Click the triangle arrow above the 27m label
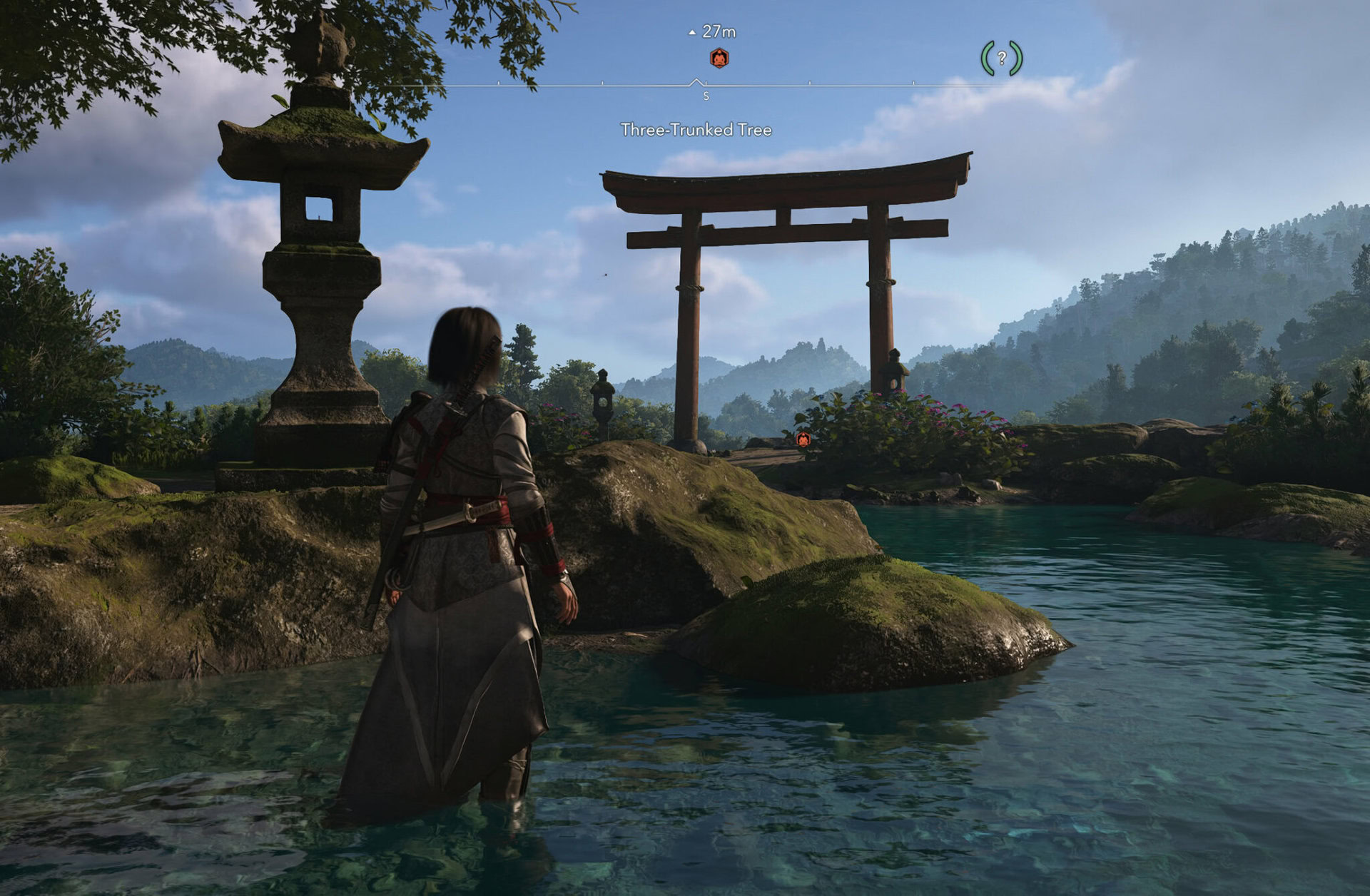The height and width of the screenshot is (896, 1370). pyautogui.click(x=691, y=31)
